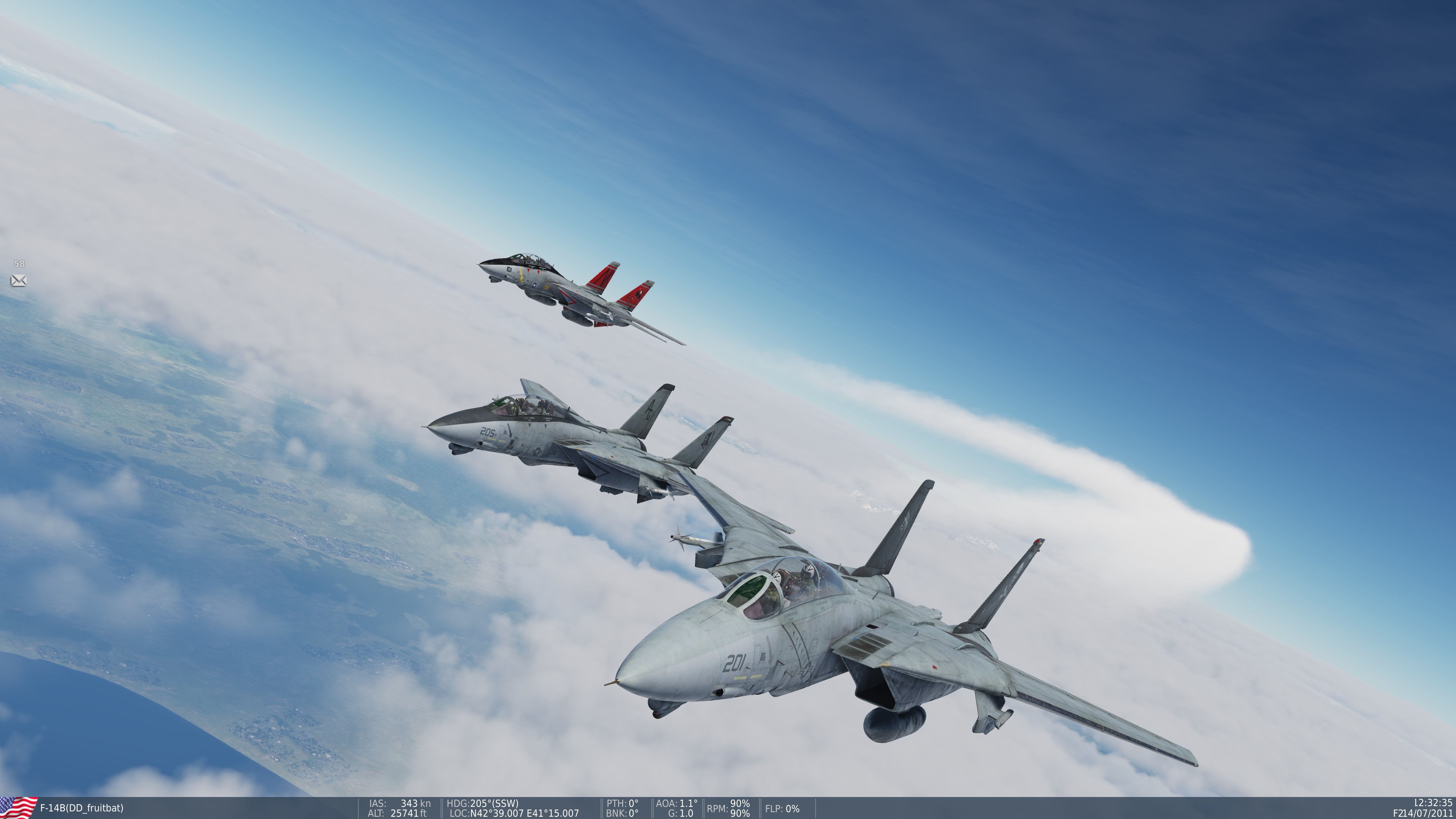Click the player name DD_fruitbat text
Viewport: 1456px width, 819px height.
[x=93, y=808]
